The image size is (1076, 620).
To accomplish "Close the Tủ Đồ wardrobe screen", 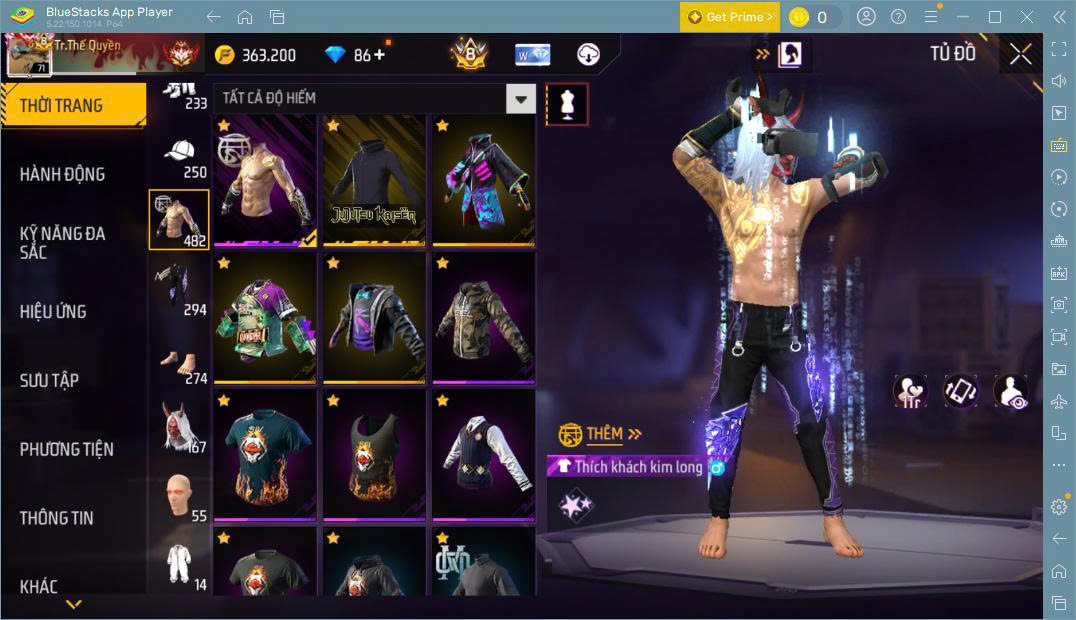I will 1020,54.
